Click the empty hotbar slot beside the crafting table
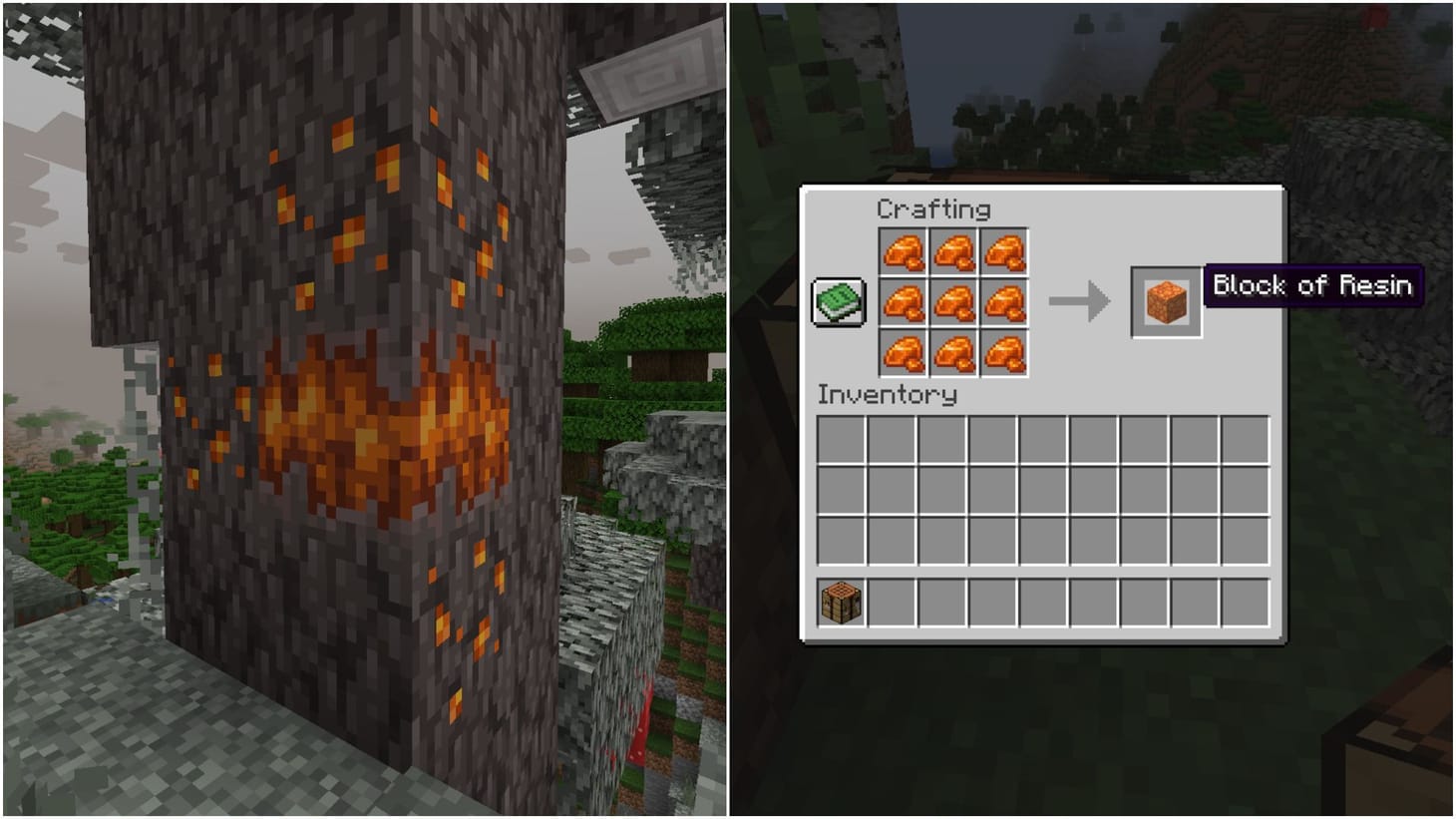 tap(889, 601)
